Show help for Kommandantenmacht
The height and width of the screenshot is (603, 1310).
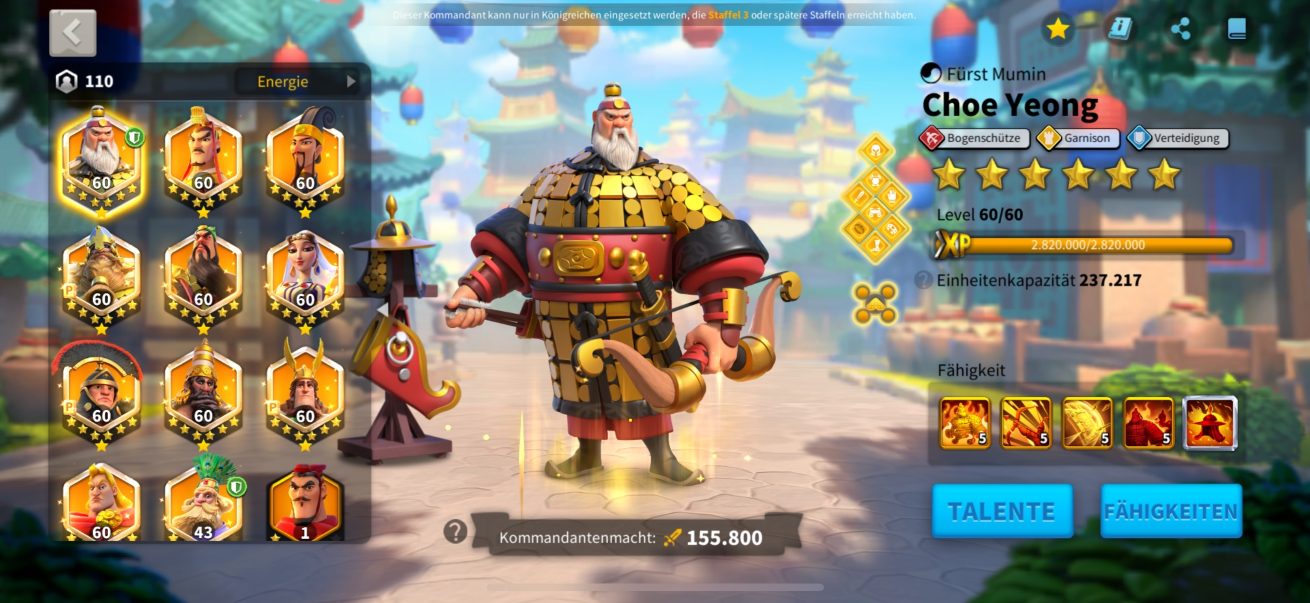pyautogui.click(x=455, y=532)
